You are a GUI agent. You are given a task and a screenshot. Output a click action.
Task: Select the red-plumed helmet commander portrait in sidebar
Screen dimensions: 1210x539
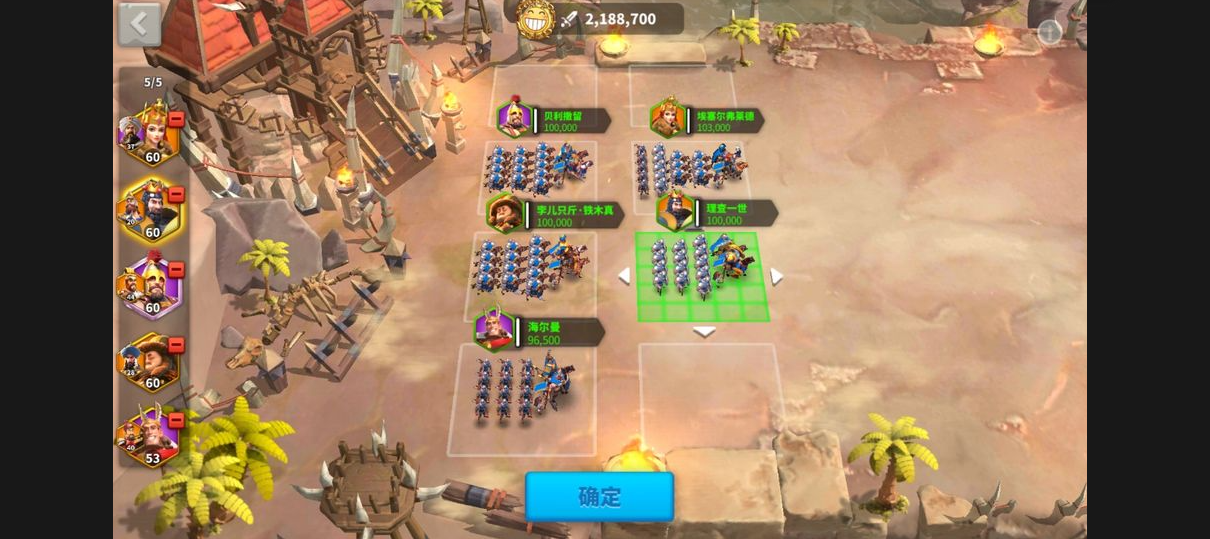(150, 285)
